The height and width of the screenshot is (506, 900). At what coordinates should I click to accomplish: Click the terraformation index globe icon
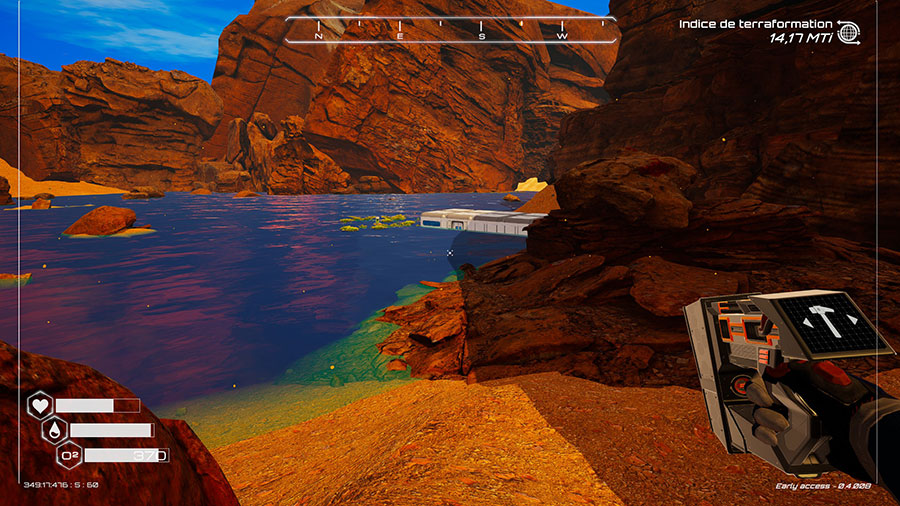848,32
